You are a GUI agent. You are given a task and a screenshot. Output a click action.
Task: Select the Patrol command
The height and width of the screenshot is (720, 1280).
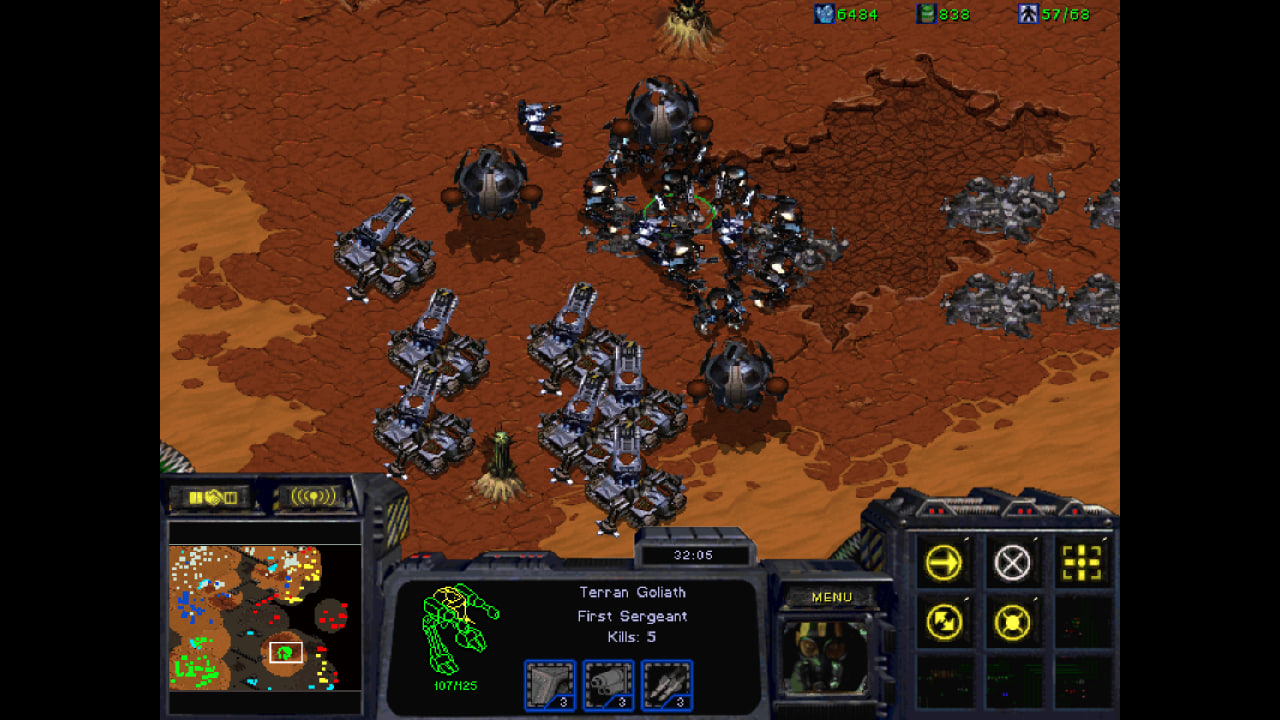pos(943,623)
